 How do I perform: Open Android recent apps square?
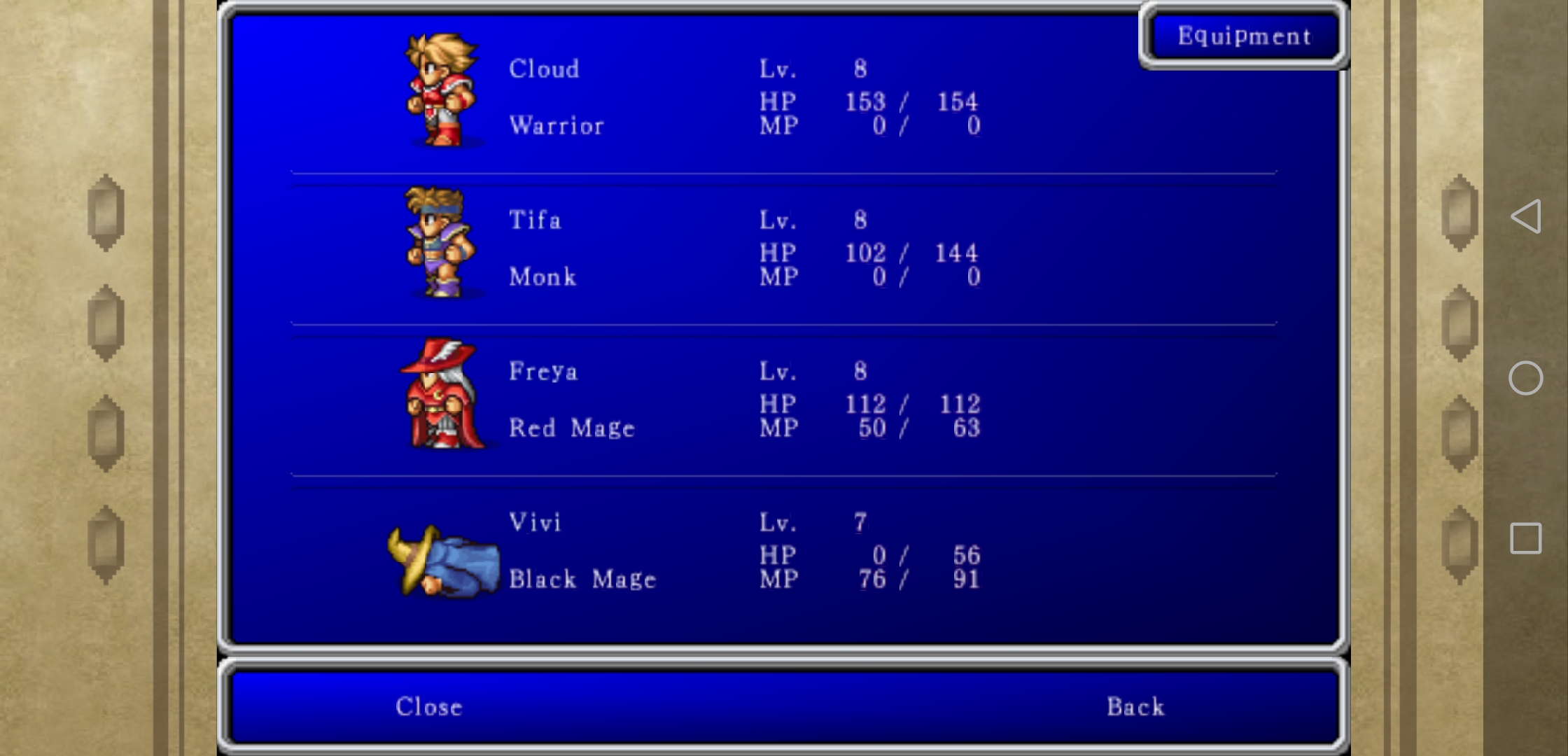click(x=1526, y=538)
